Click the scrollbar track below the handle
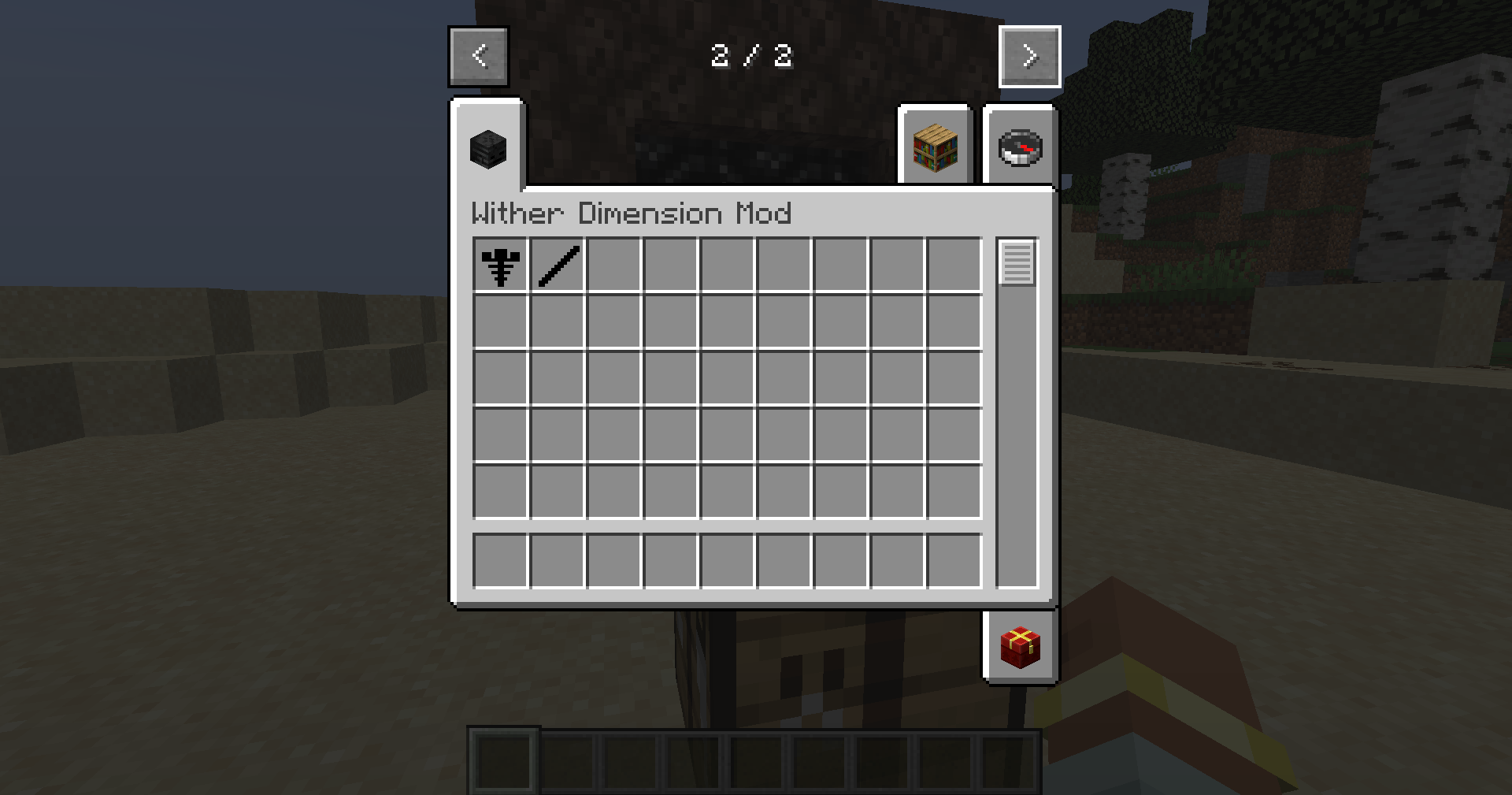The height and width of the screenshot is (795, 1512). click(x=1017, y=433)
